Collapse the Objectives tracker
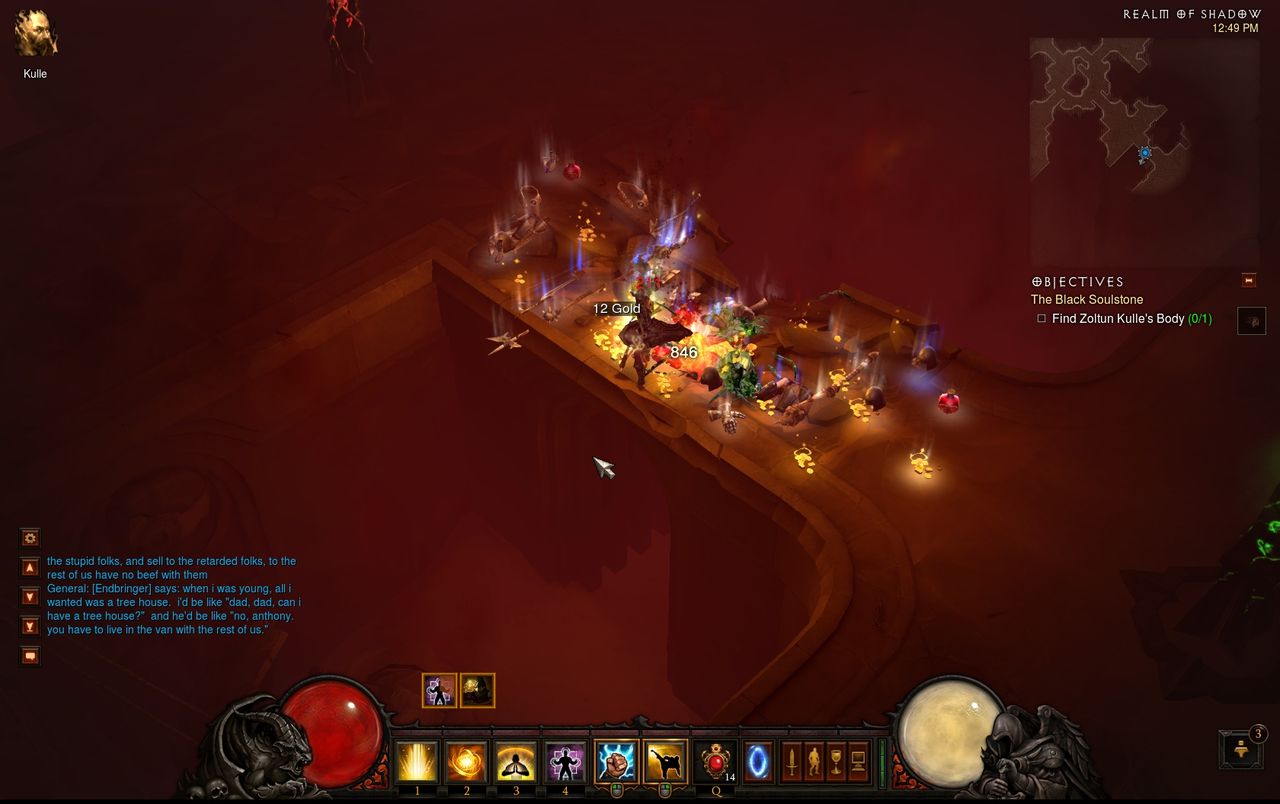 pos(1248,280)
